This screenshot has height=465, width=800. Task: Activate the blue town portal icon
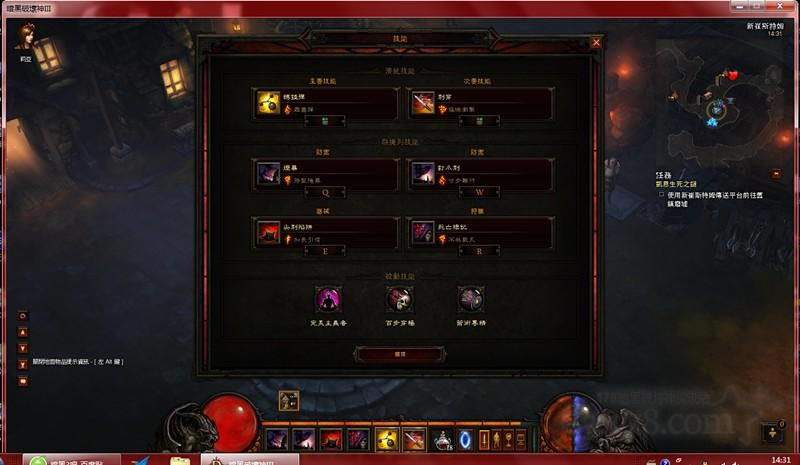point(465,439)
